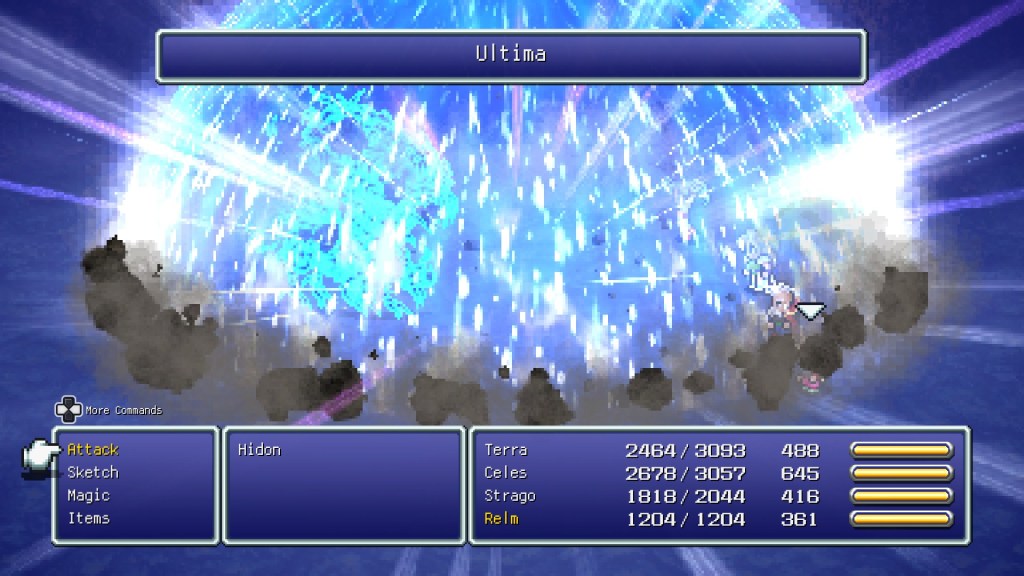Select Terra in the party status list
The width and height of the screenshot is (1024, 576).
click(x=506, y=450)
